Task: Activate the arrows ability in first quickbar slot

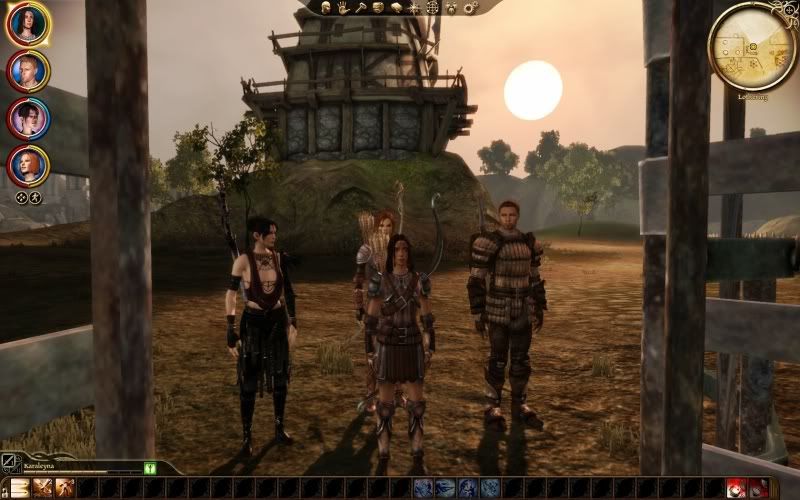Action: pyautogui.click(x=19, y=488)
